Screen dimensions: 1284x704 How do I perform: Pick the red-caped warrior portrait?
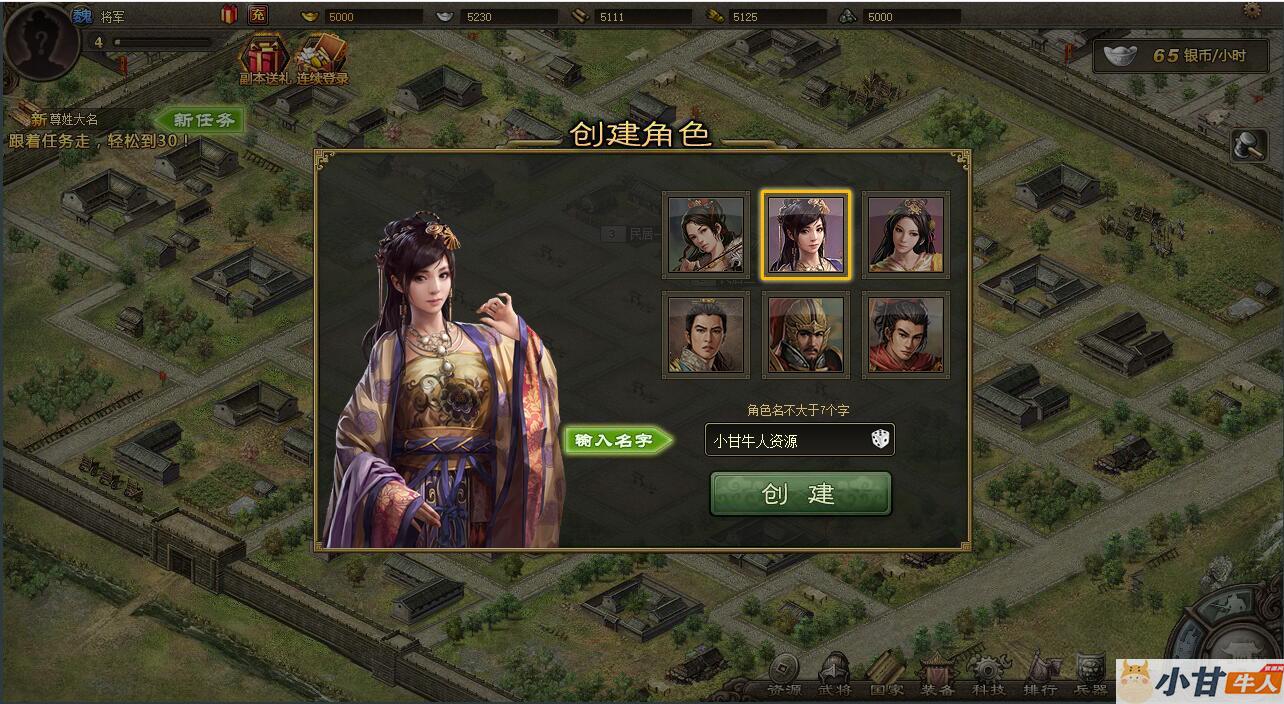coord(905,334)
